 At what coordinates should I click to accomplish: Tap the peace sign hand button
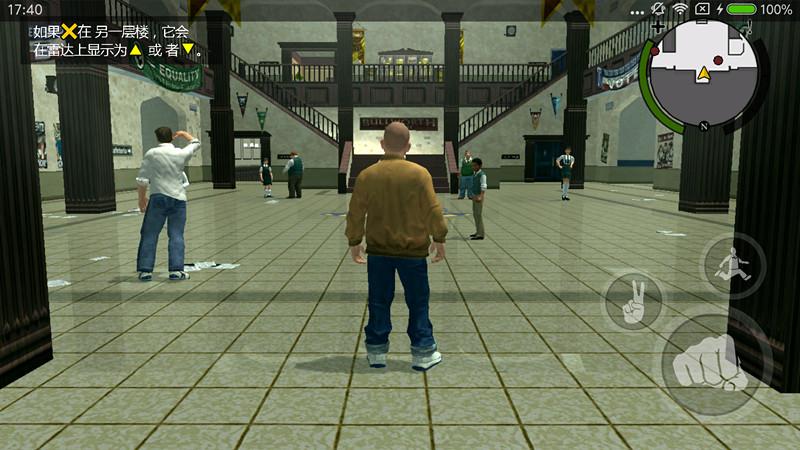(x=634, y=300)
